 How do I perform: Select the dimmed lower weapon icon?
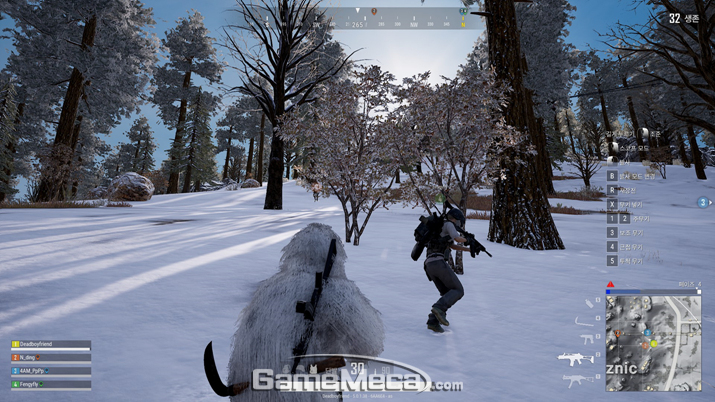pyautogui.click(x=575, y=381)
